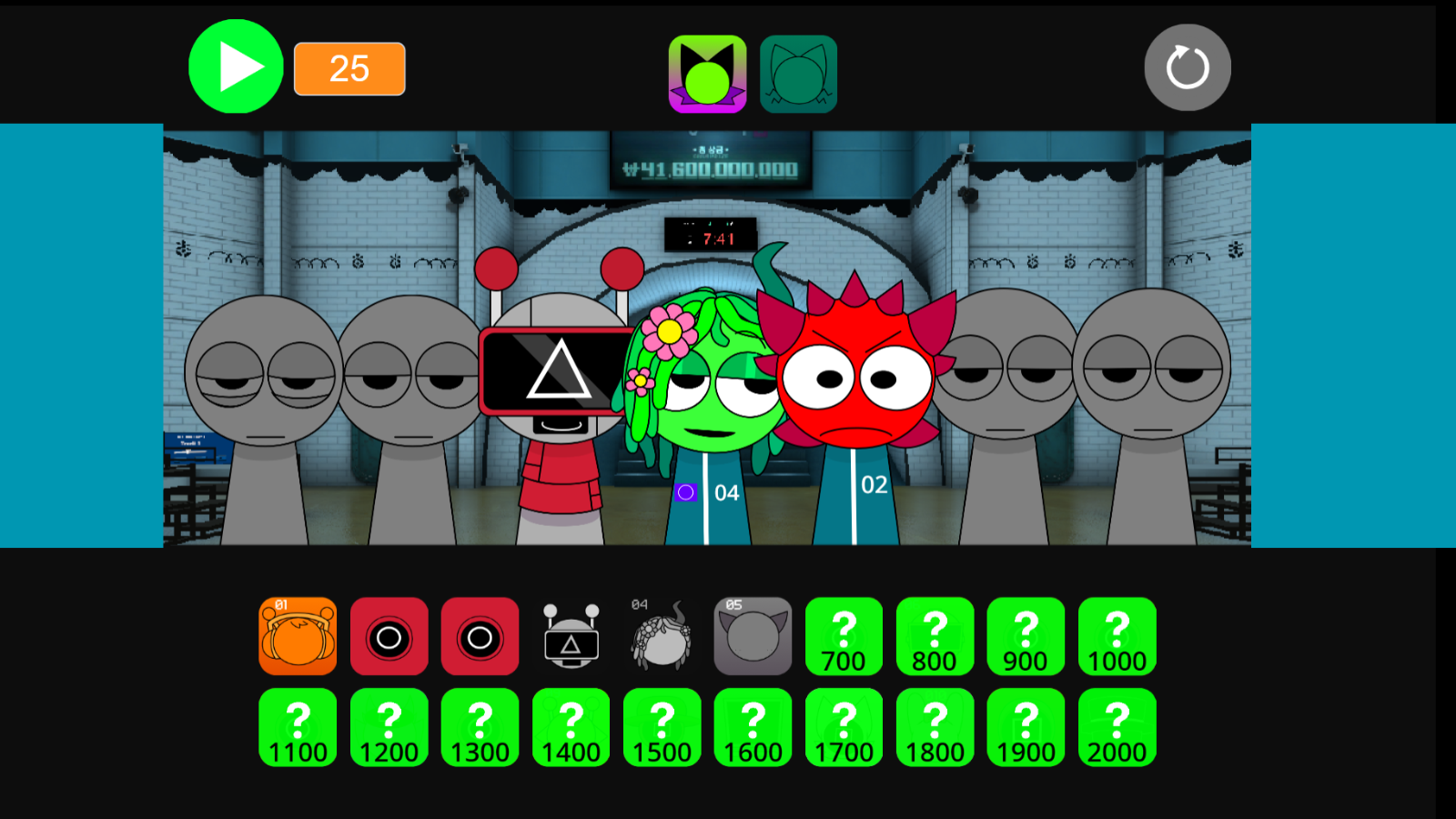1456x819 pixels.
Task: Select the robot triangle-screen sound icon
Action: [571, 636]
